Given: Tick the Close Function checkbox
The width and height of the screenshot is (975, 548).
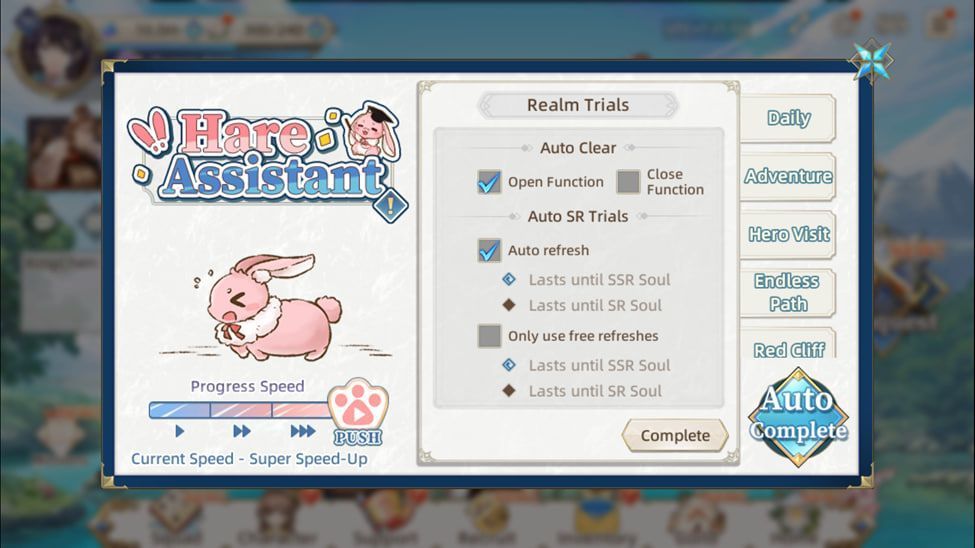Looking at the screenshot, I should tap(628, 182).
